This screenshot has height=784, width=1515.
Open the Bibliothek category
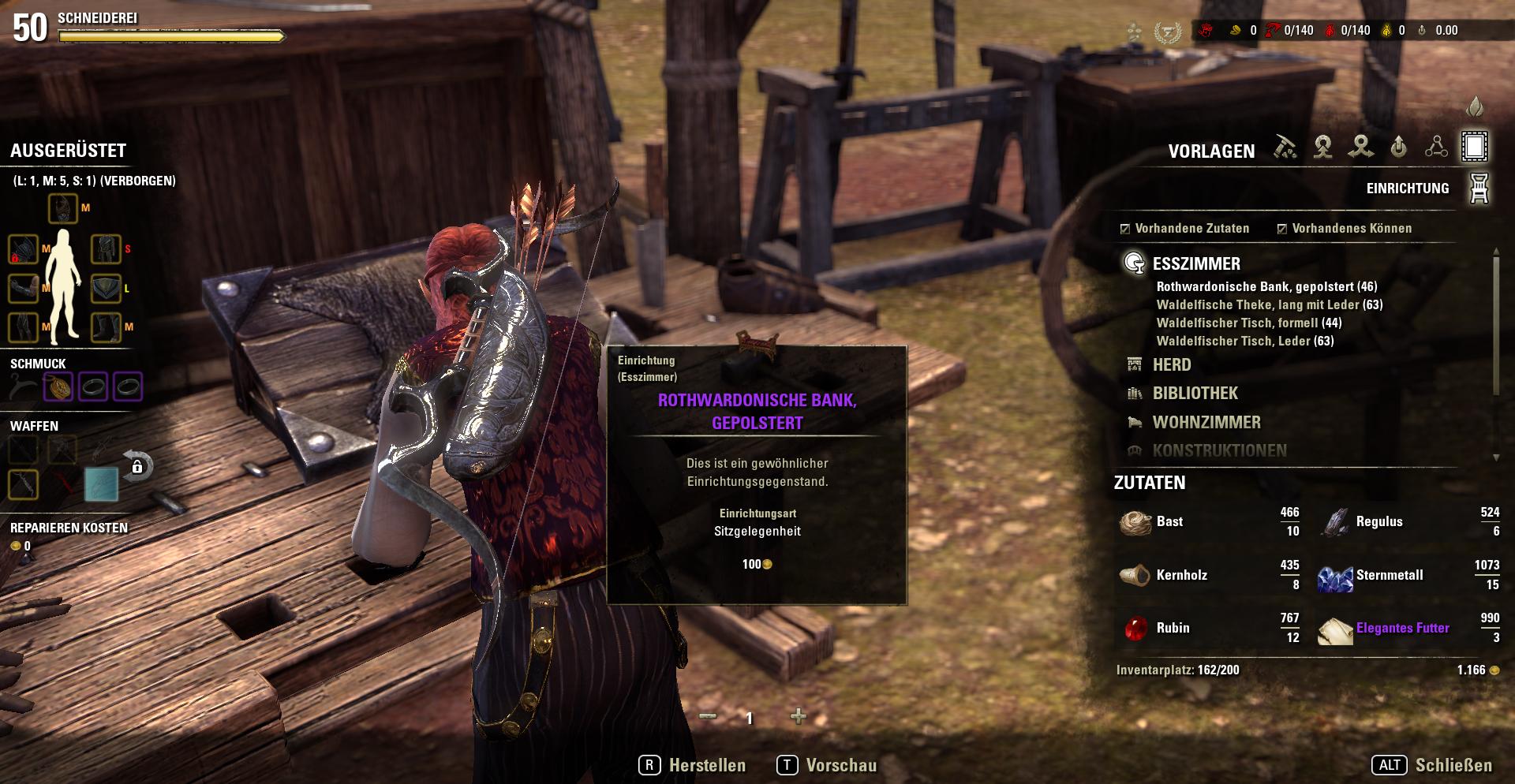click(x=1195, y=393)
